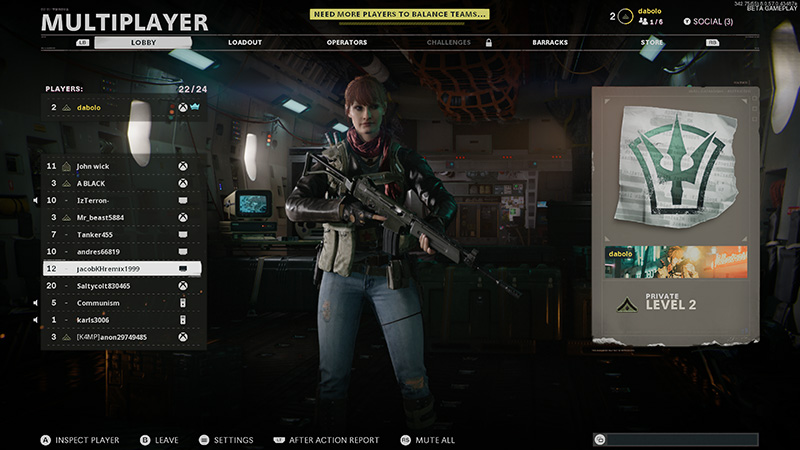Switch to the Loadout tab
Image resolution: width=800 pixels, height=450 pixels.
click(x=245, y=43)
